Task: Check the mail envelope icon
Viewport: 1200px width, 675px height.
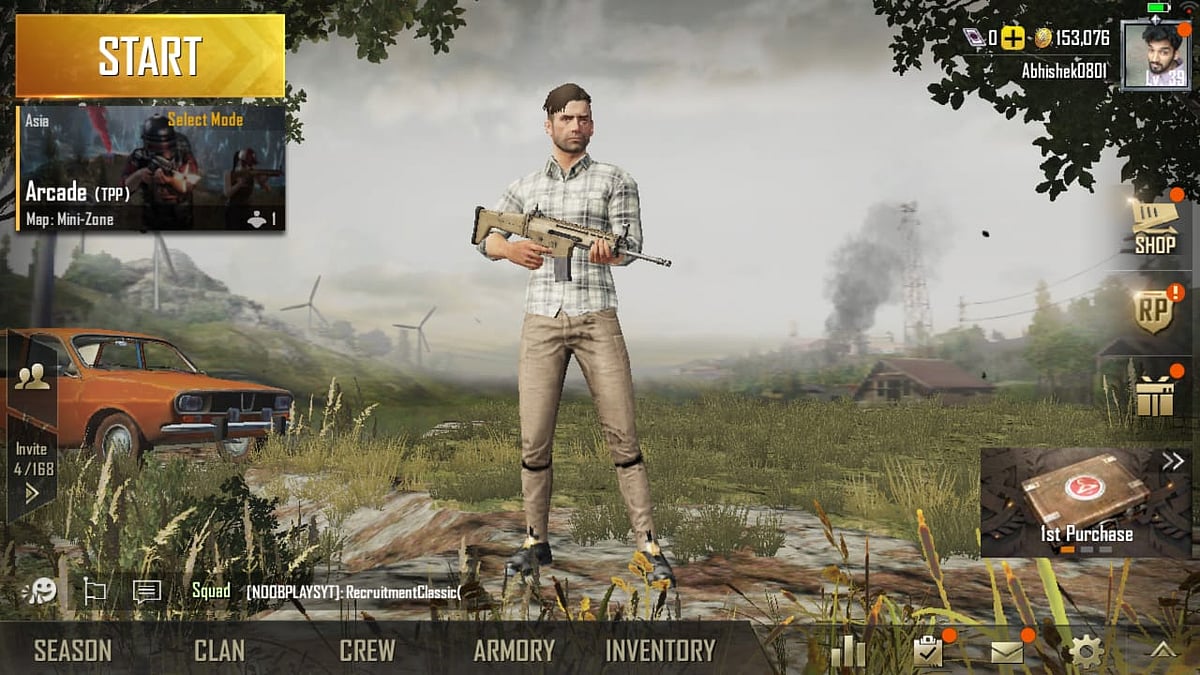Action: click(x=1007, y=652)
